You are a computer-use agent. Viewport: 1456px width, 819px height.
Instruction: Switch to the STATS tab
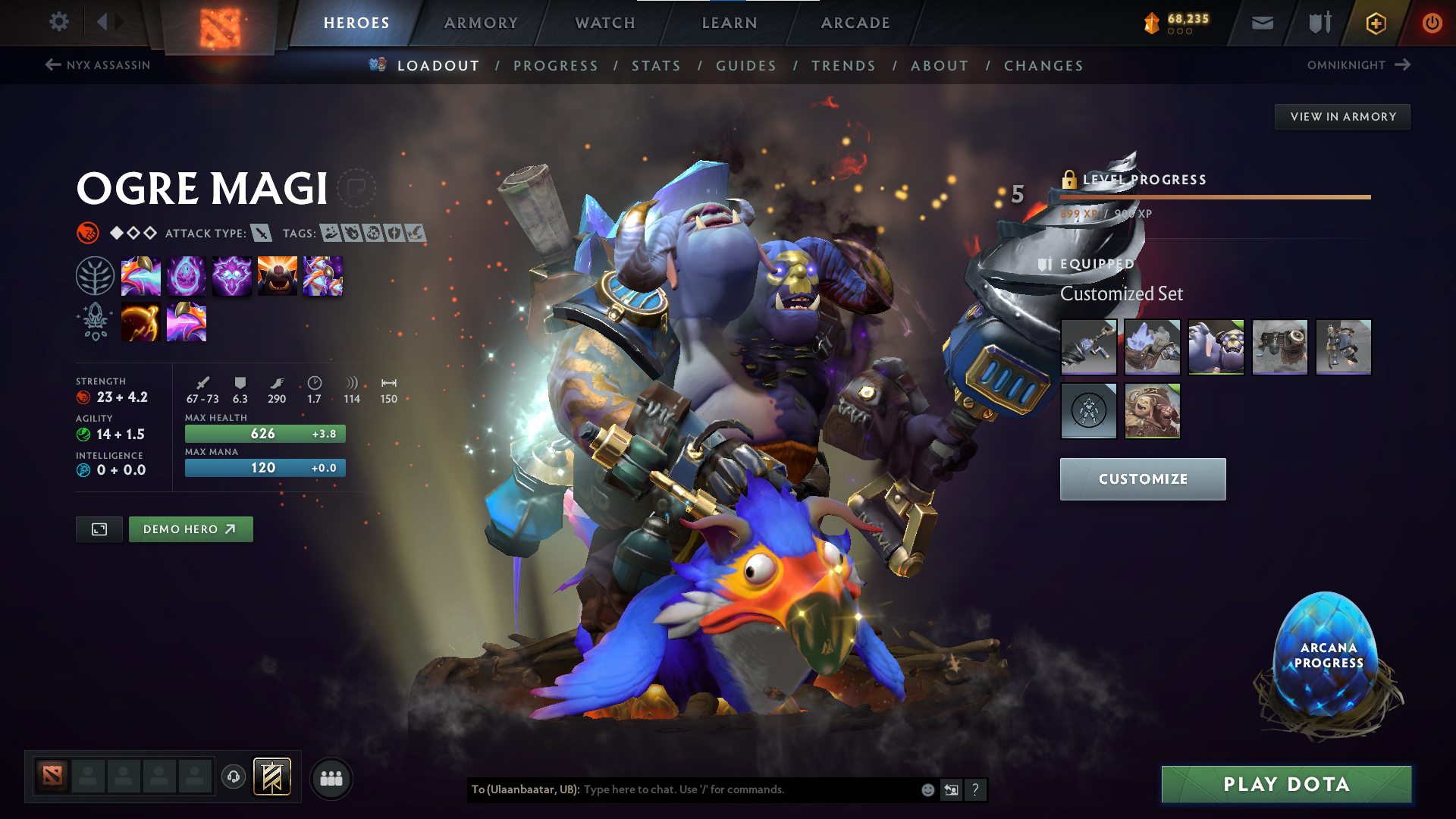coord(657,66)
